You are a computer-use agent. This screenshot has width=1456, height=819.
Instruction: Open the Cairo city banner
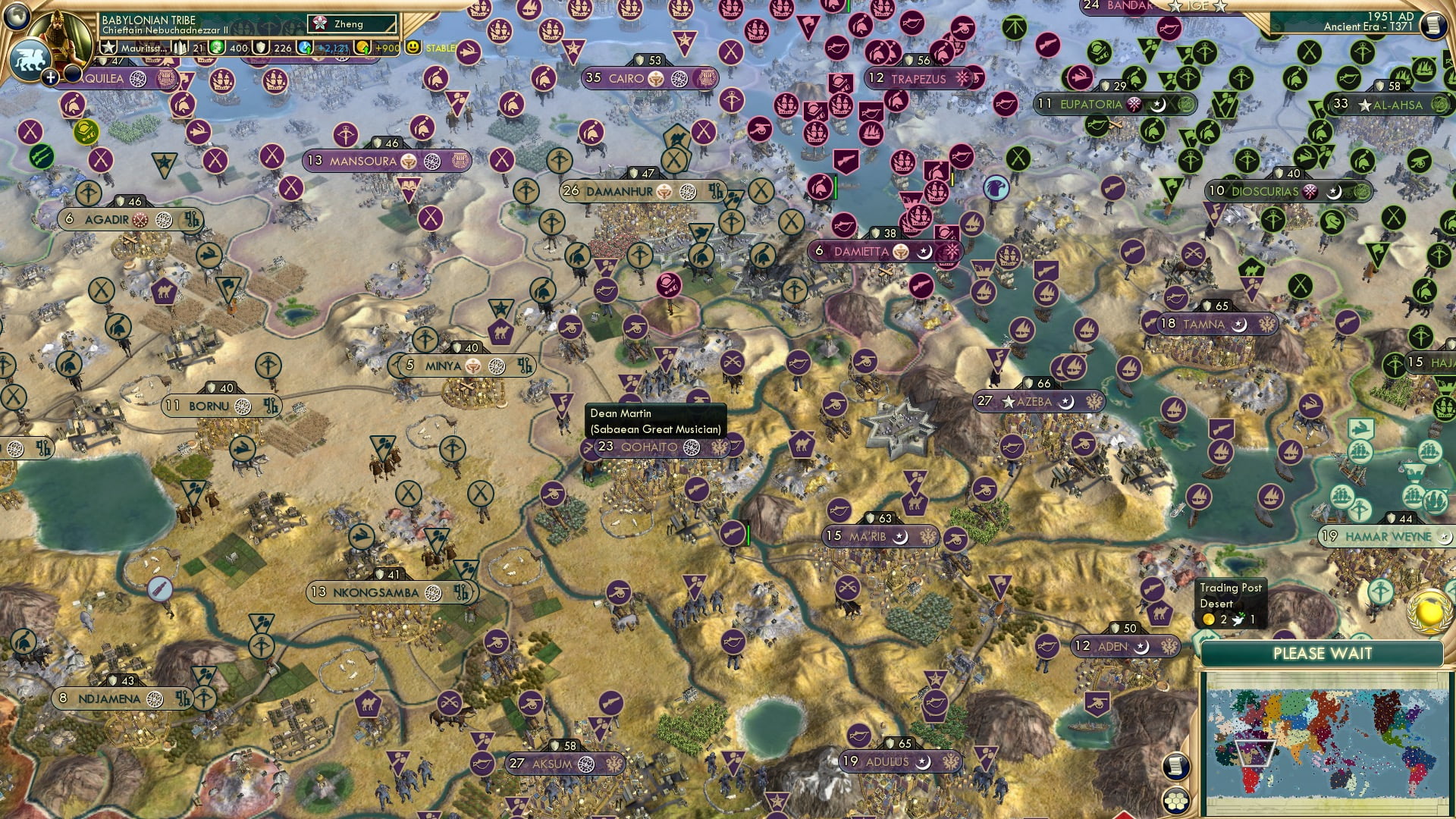(627, 78)
